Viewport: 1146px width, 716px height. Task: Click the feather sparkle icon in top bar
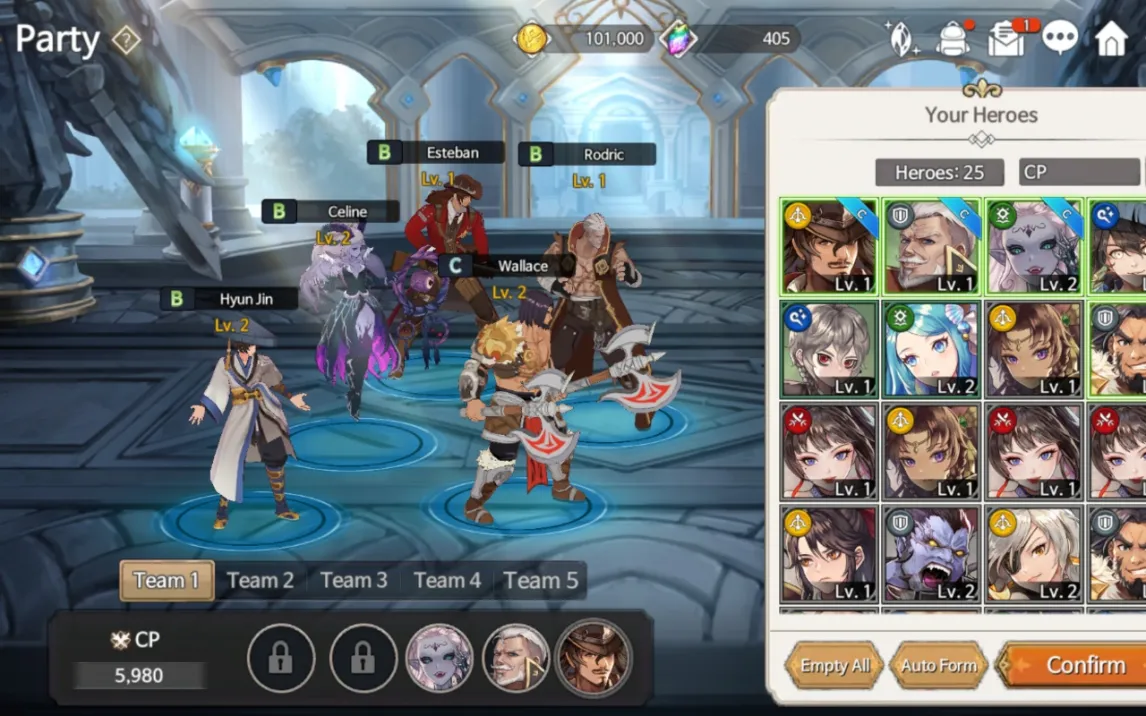pyautogui.click(x=902, y=38)
